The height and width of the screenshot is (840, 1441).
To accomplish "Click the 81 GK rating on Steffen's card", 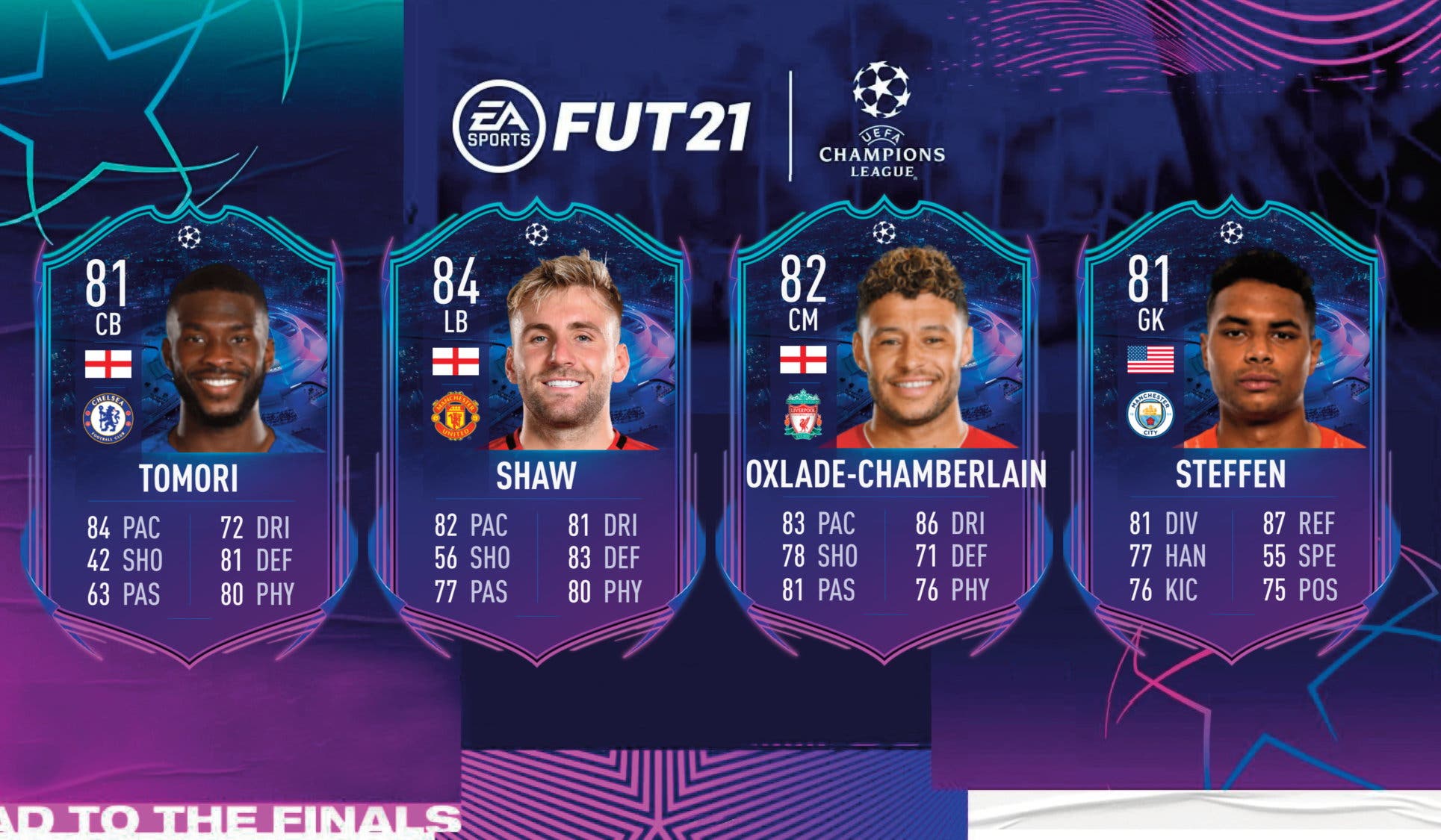I will tap(1147, 287).
